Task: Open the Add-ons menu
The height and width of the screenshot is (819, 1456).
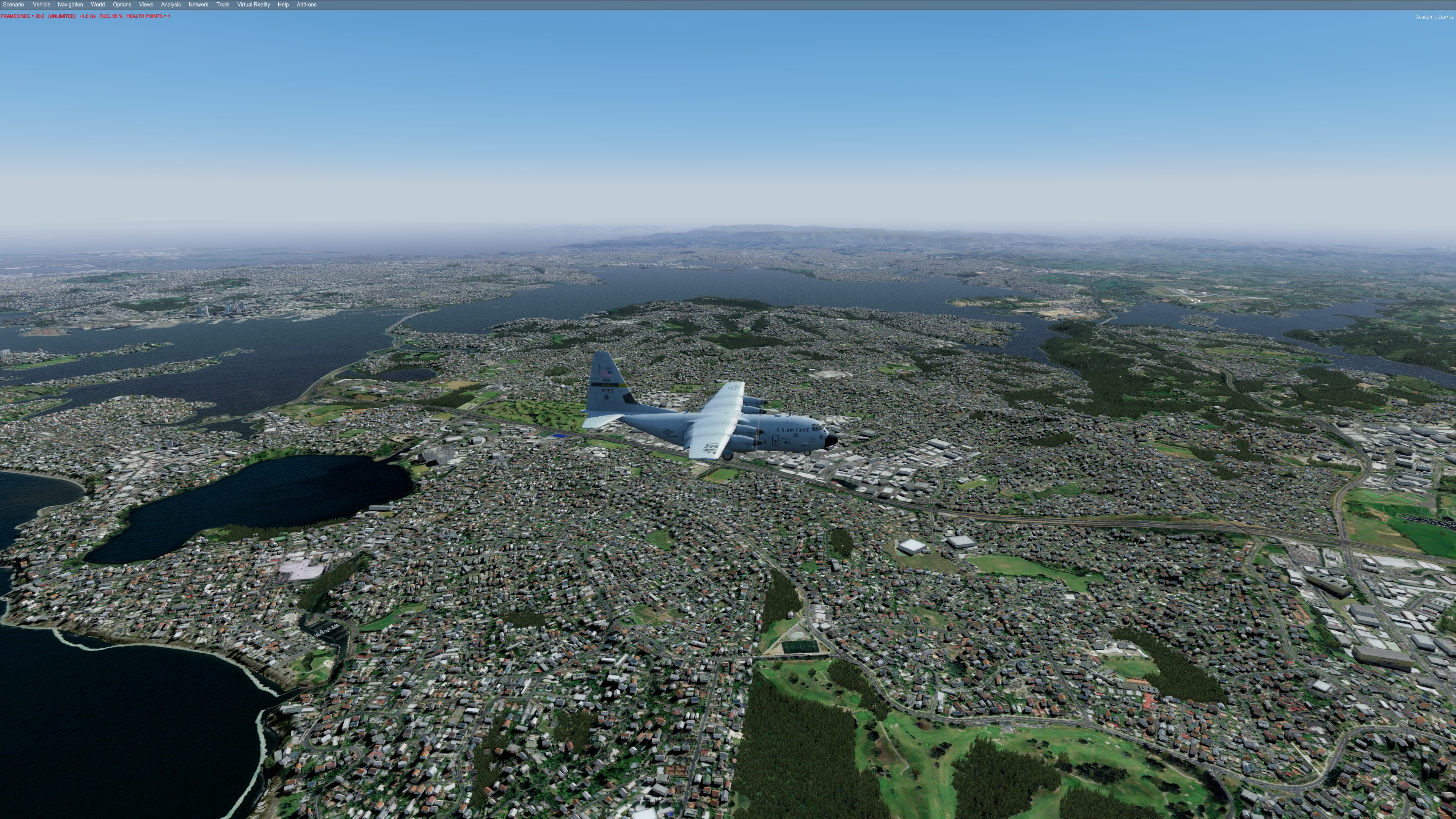Action: coord(306,5)
